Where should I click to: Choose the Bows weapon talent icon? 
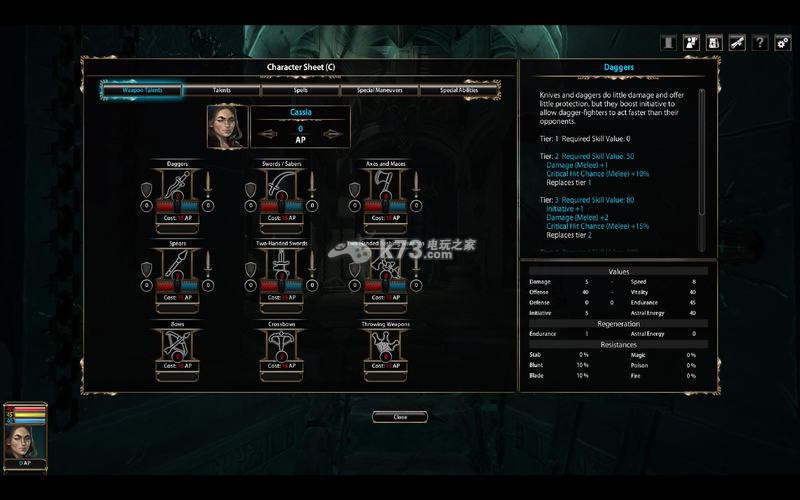178,345
